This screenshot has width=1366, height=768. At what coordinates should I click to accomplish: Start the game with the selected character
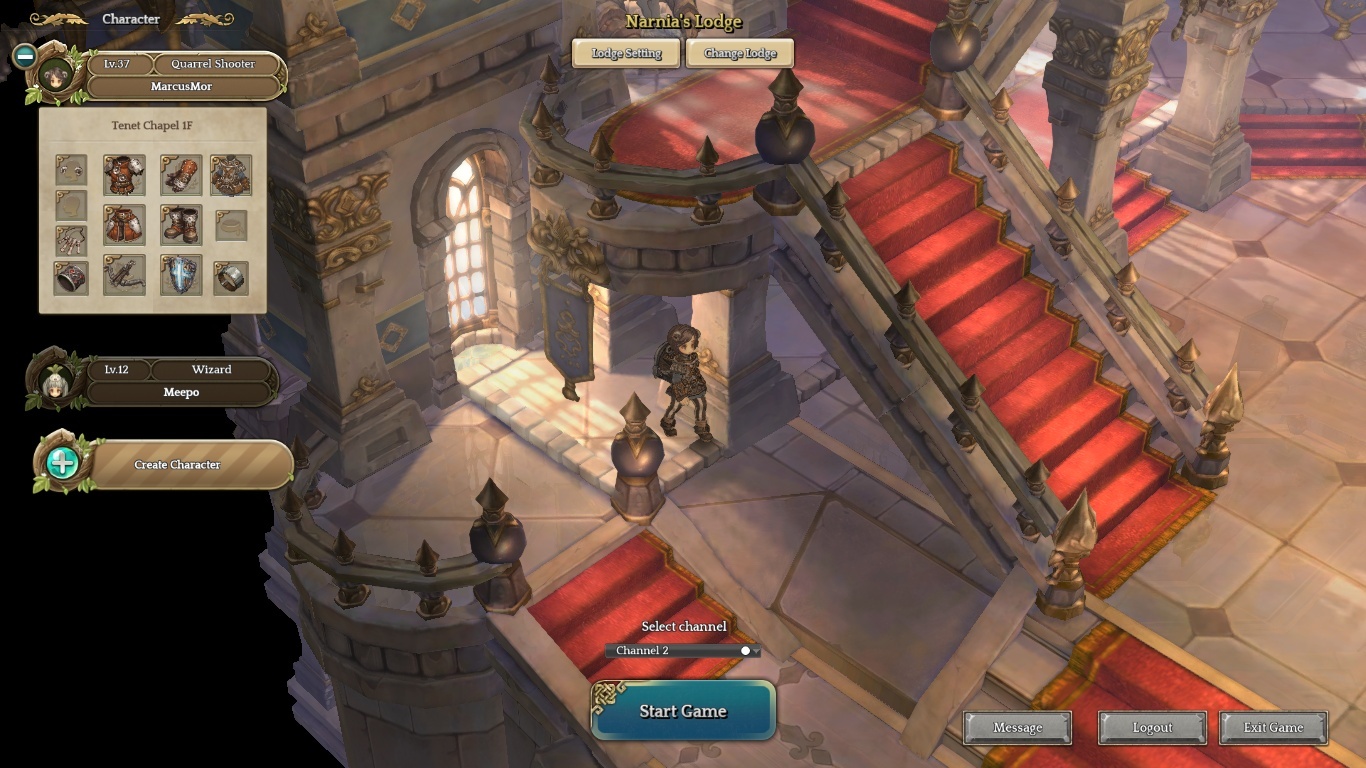pyautogui.click(x=683, y=711)
